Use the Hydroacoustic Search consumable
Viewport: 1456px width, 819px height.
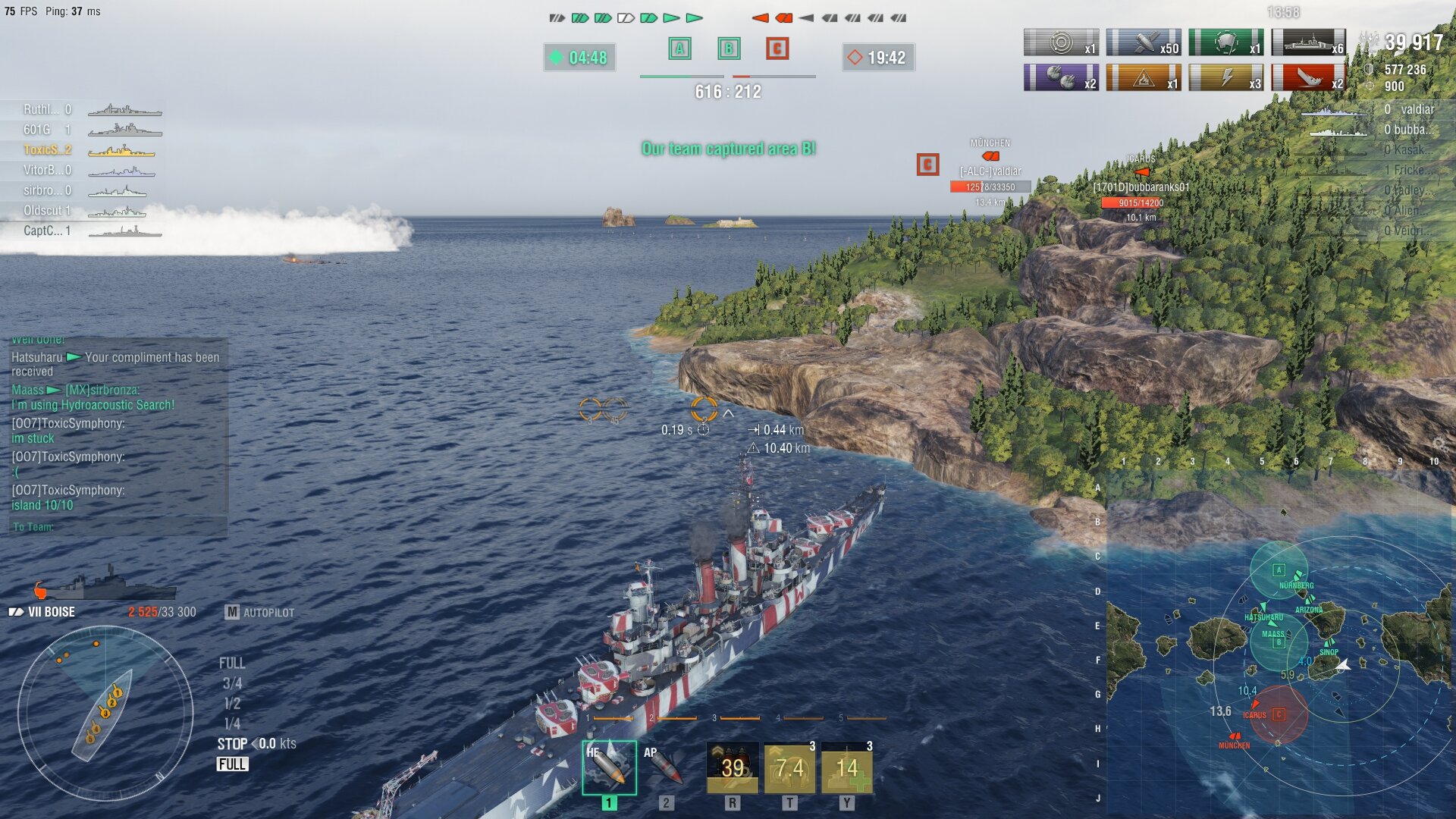tap(789, 767)
